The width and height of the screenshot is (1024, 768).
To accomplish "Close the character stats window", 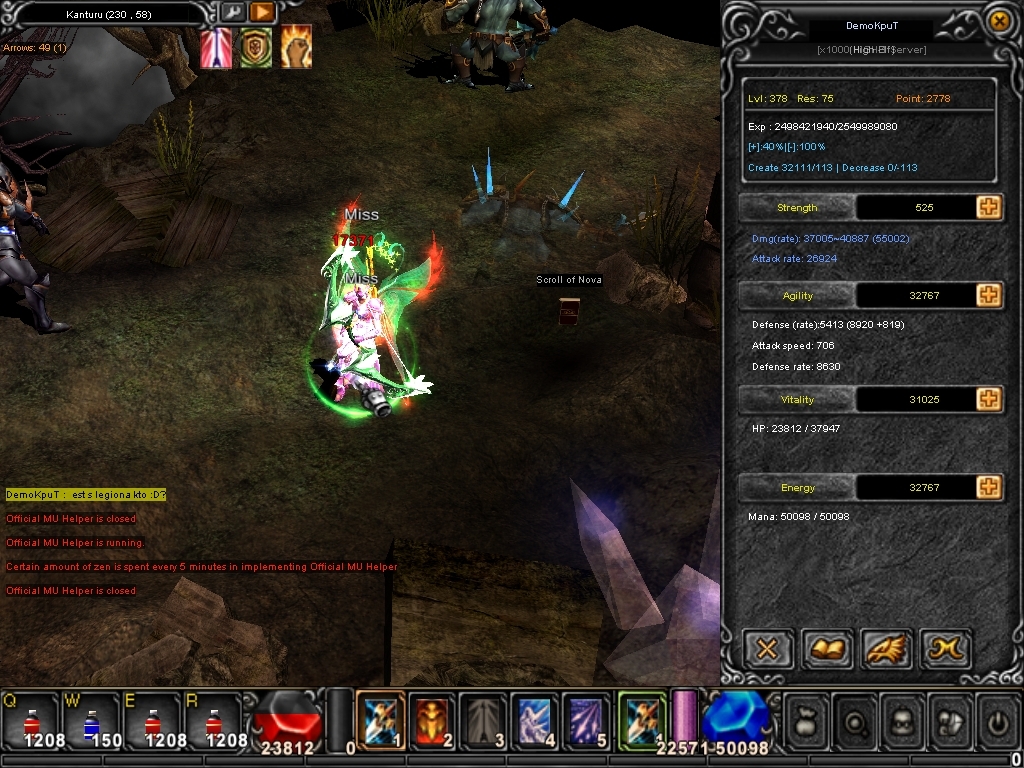I will 998,21.
